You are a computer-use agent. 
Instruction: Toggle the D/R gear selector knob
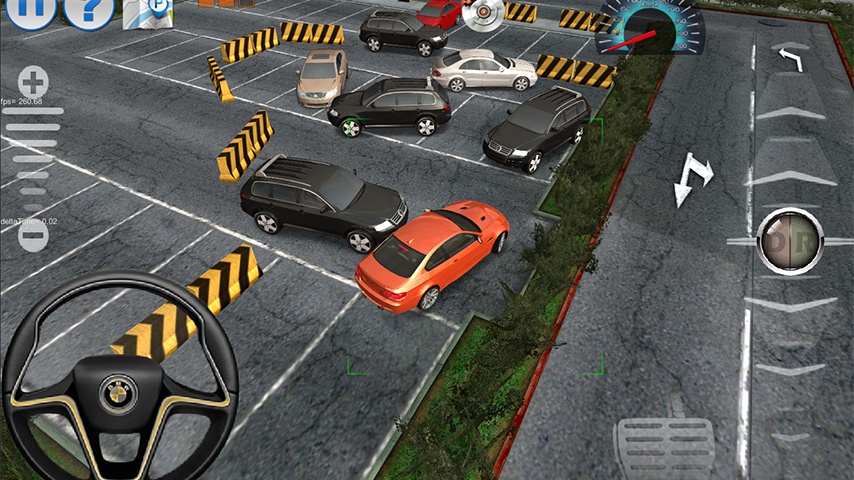(789, 240)
